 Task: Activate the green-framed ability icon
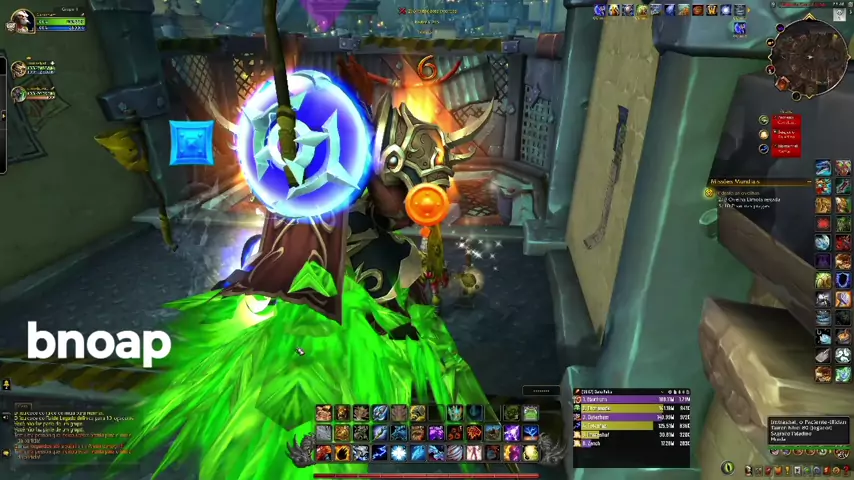(530, 412)
